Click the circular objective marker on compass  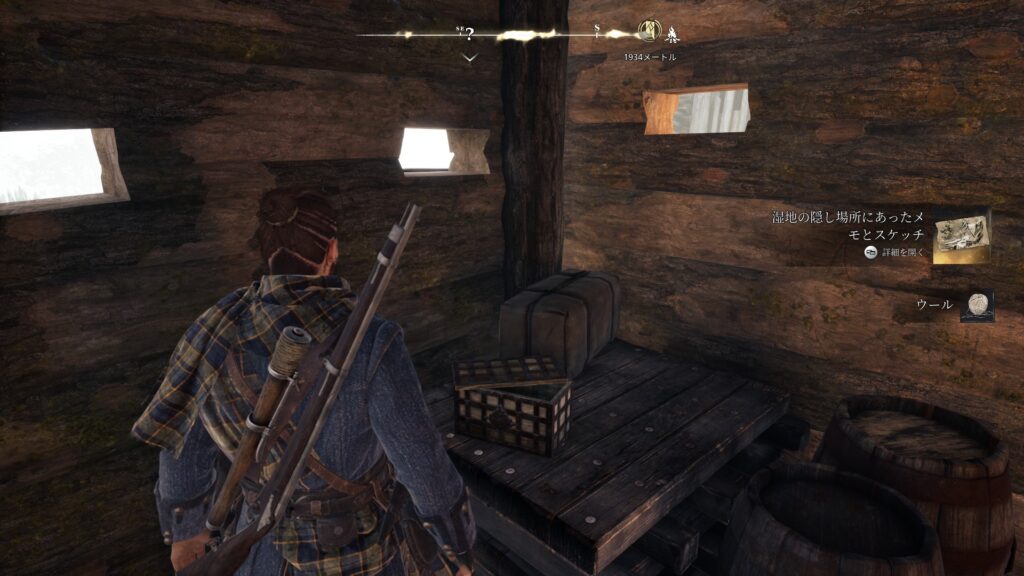(648, 32)
